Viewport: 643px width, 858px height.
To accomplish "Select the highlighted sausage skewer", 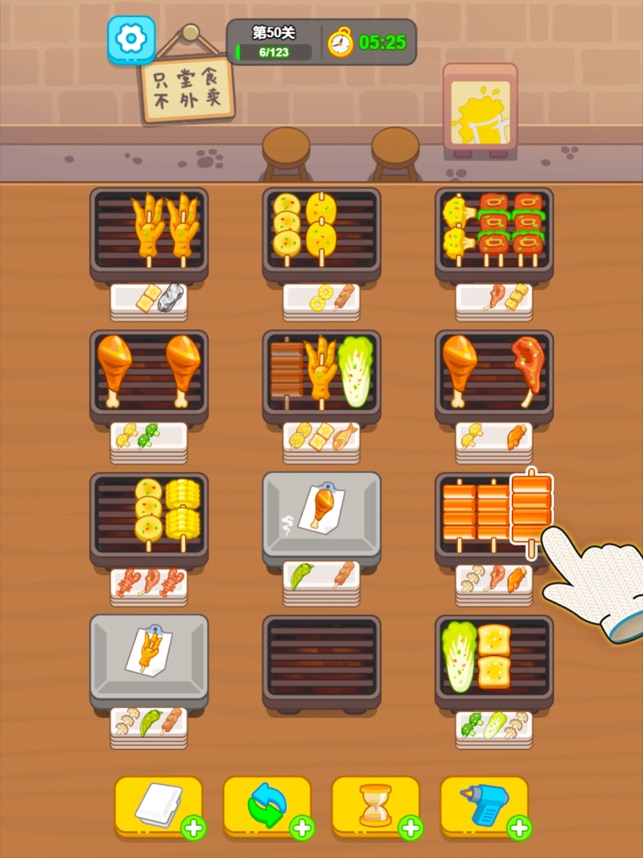I will tap(531, 508).
